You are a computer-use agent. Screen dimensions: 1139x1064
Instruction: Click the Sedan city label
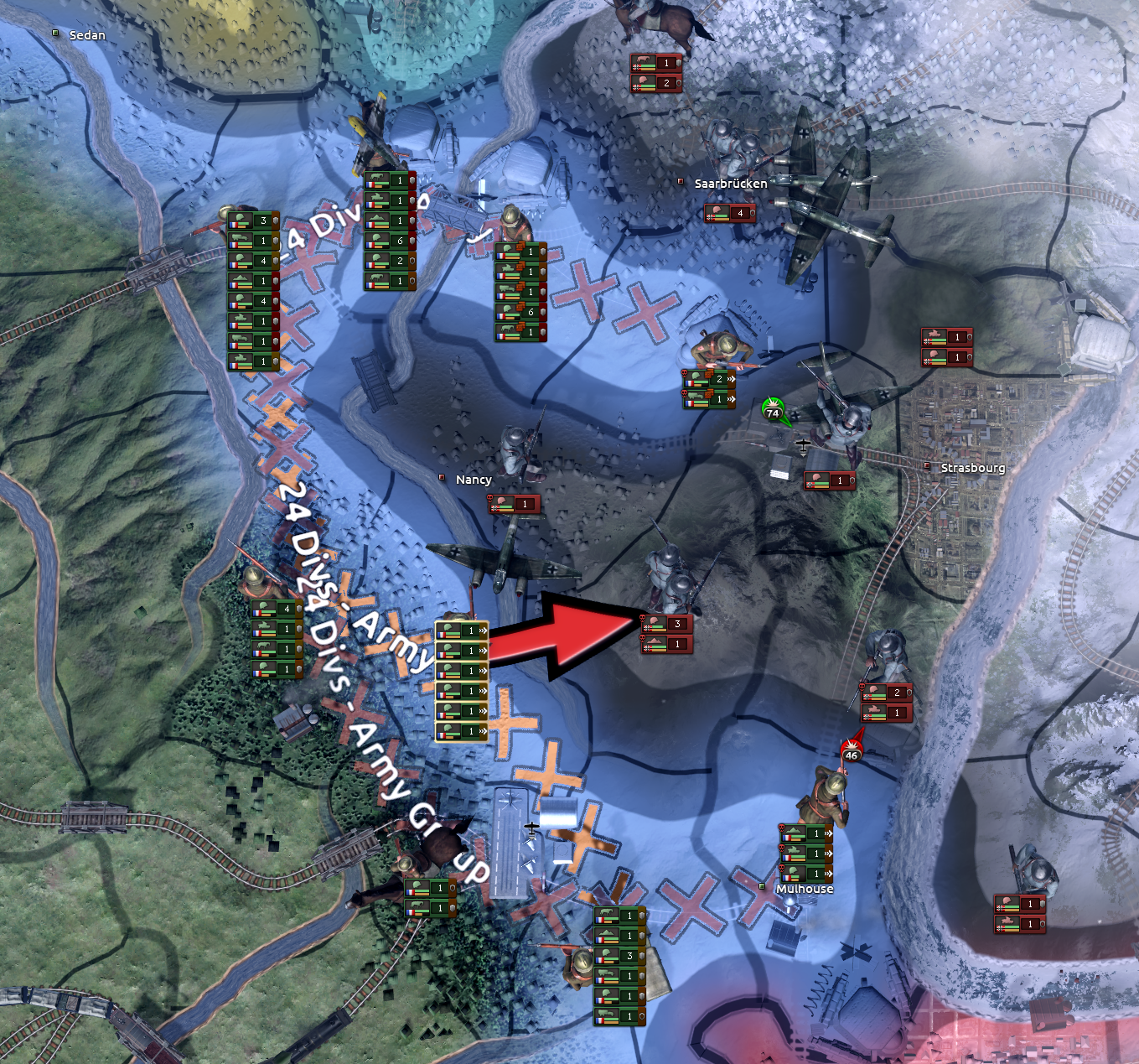point(90,35)
